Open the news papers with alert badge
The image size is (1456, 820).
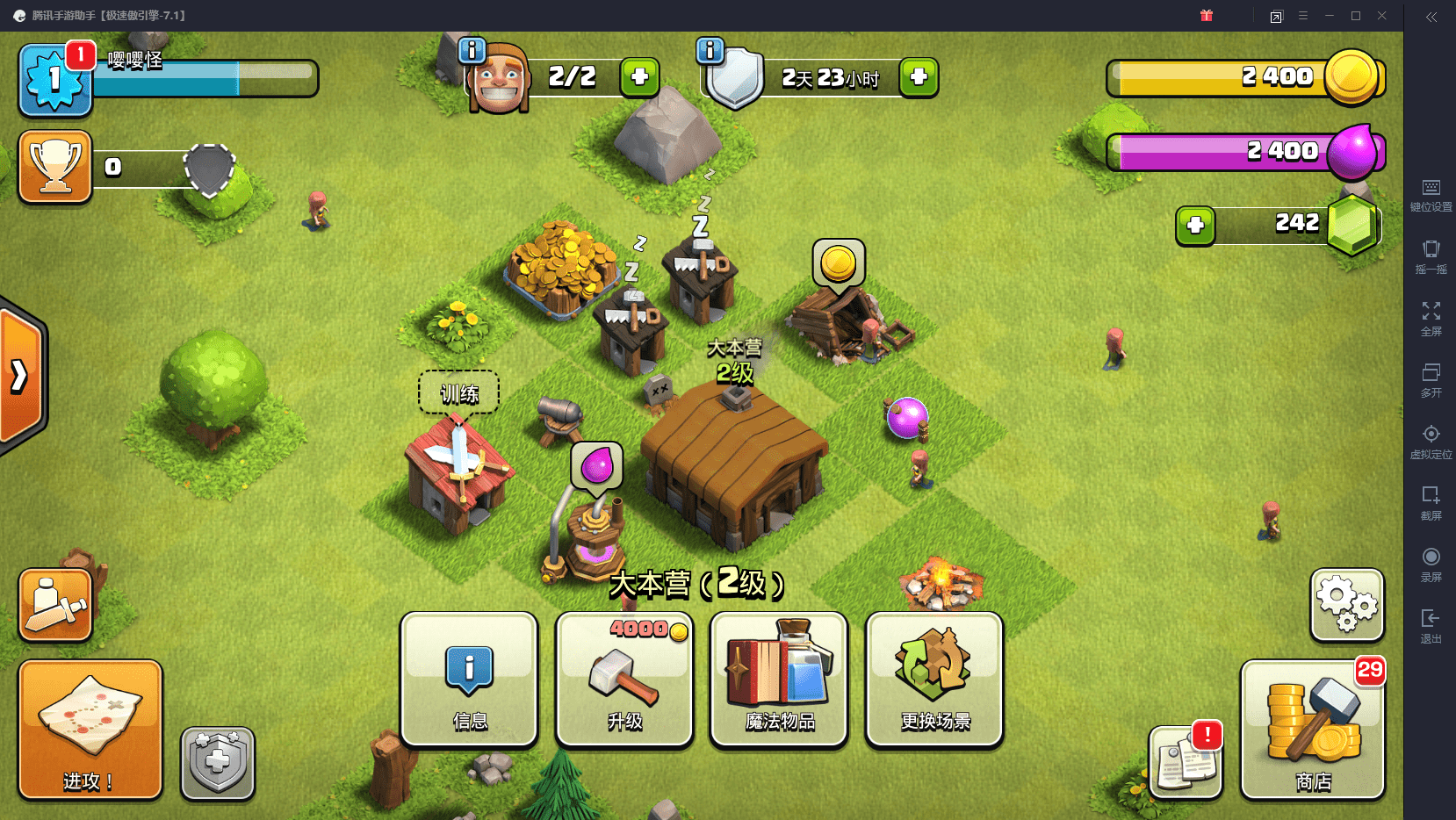(1186, 762)
